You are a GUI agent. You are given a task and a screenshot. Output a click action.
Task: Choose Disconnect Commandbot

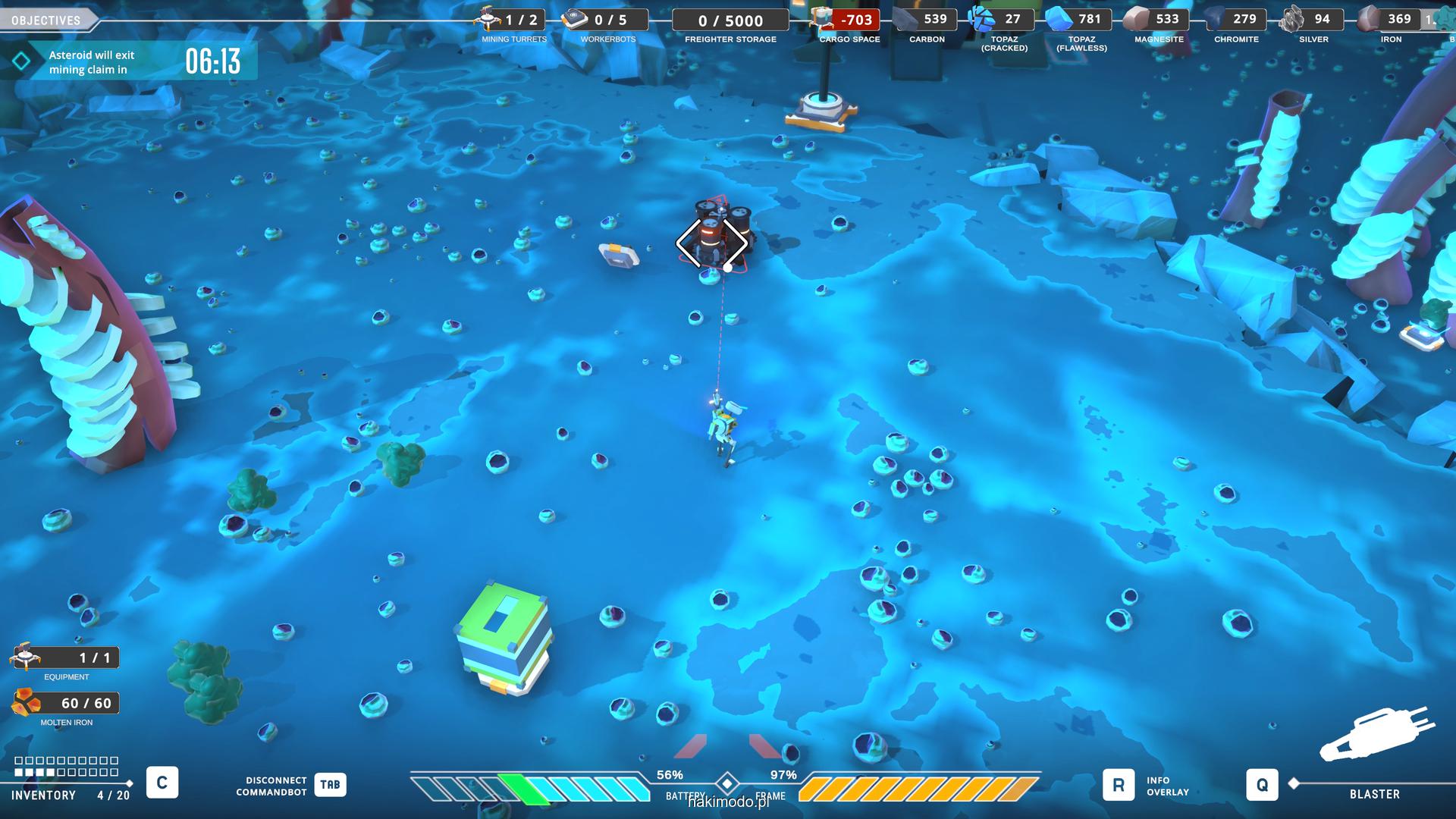coord(330,785)
